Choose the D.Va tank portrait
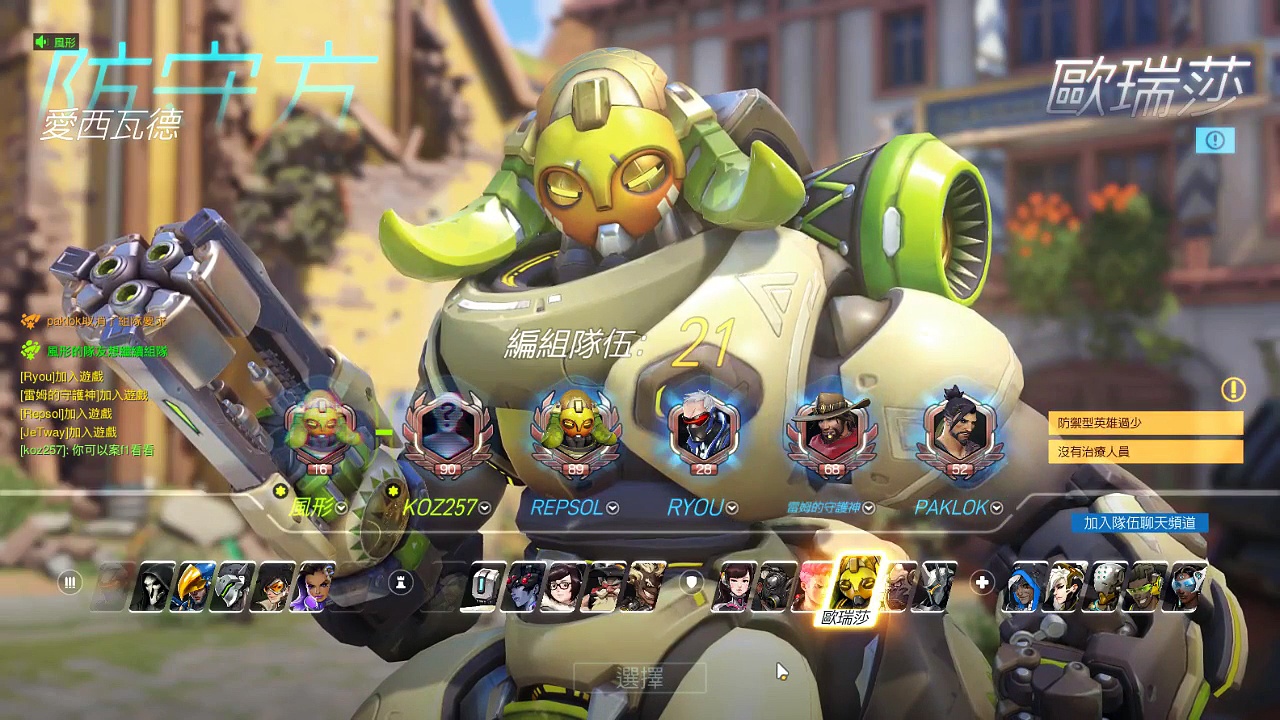Screen dimensions: 1280x720 [732, 585]
